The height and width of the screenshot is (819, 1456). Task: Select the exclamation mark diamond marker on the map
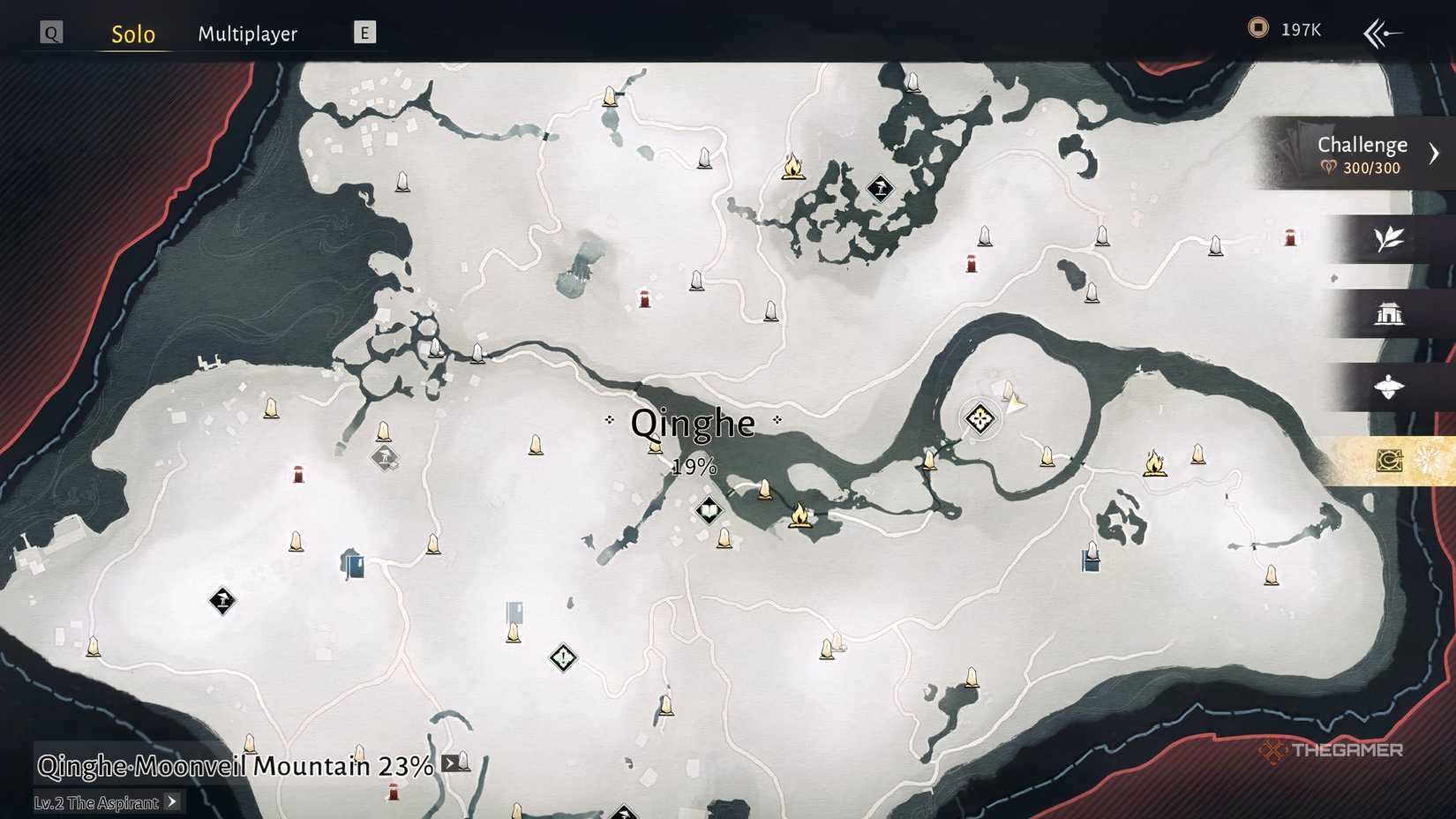click(562, 657)
